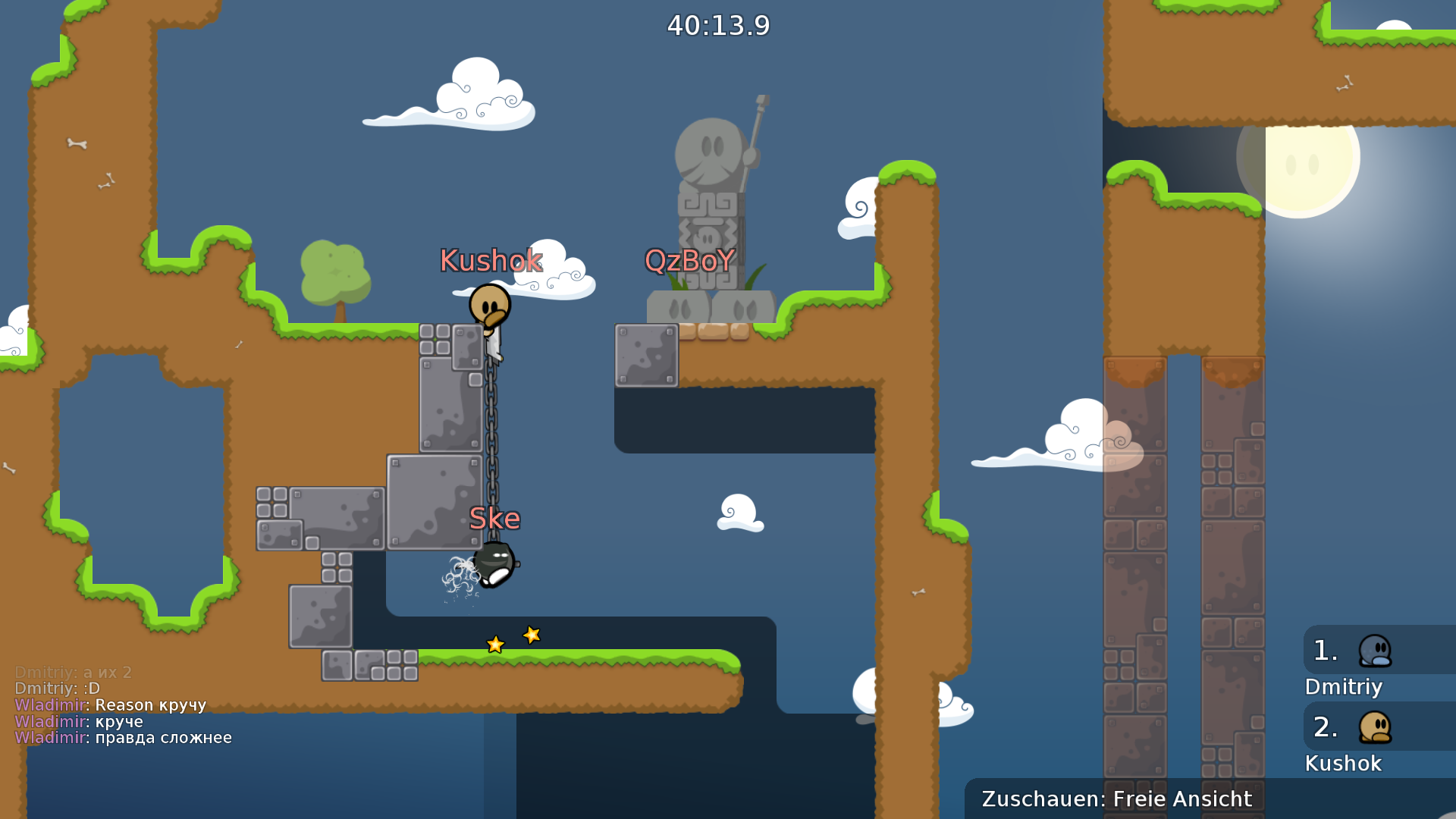
Task: Select the left star pickup on the grass
Action: click(x=494, y=645)
